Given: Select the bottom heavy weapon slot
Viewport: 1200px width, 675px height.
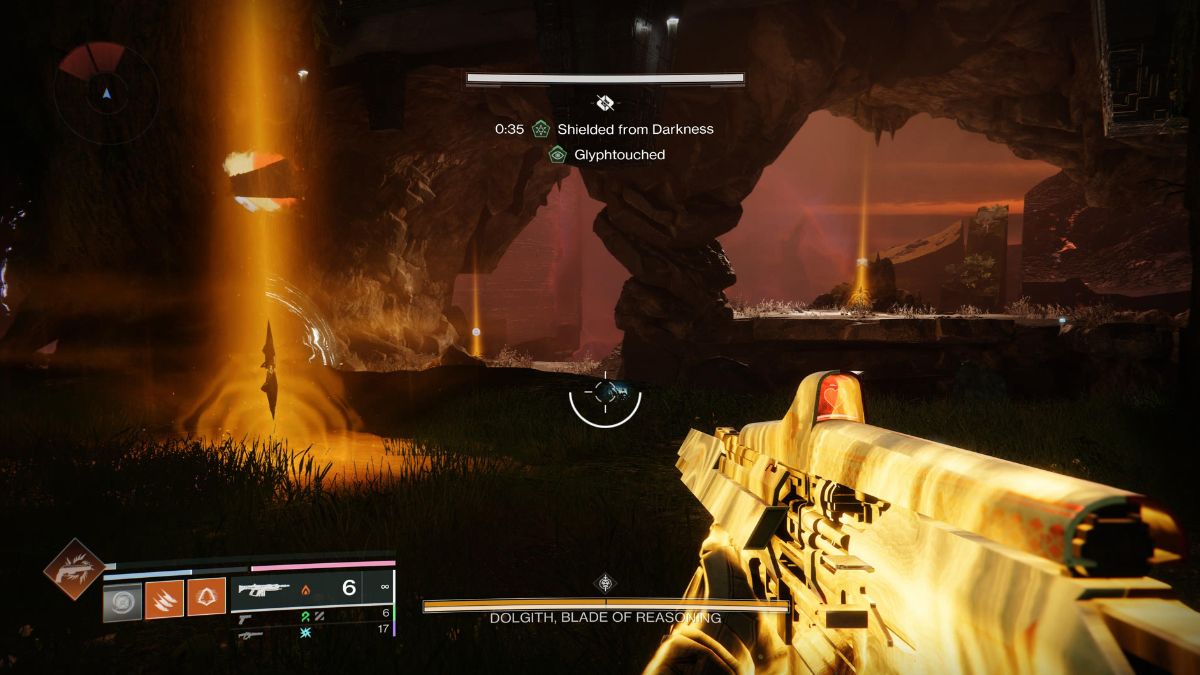Looking at the screenshot, I should coord(252,632).
